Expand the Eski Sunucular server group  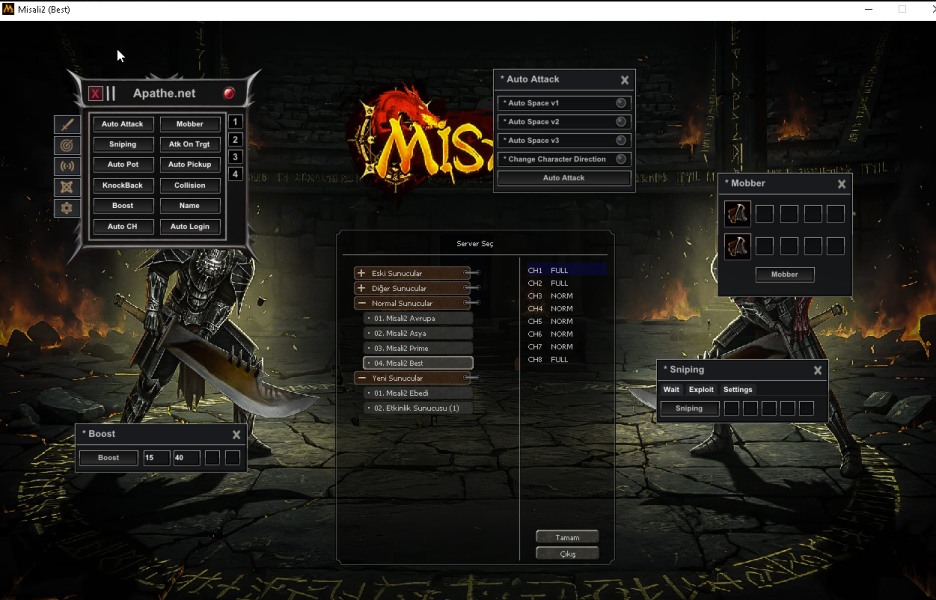[x=361, y=273]
